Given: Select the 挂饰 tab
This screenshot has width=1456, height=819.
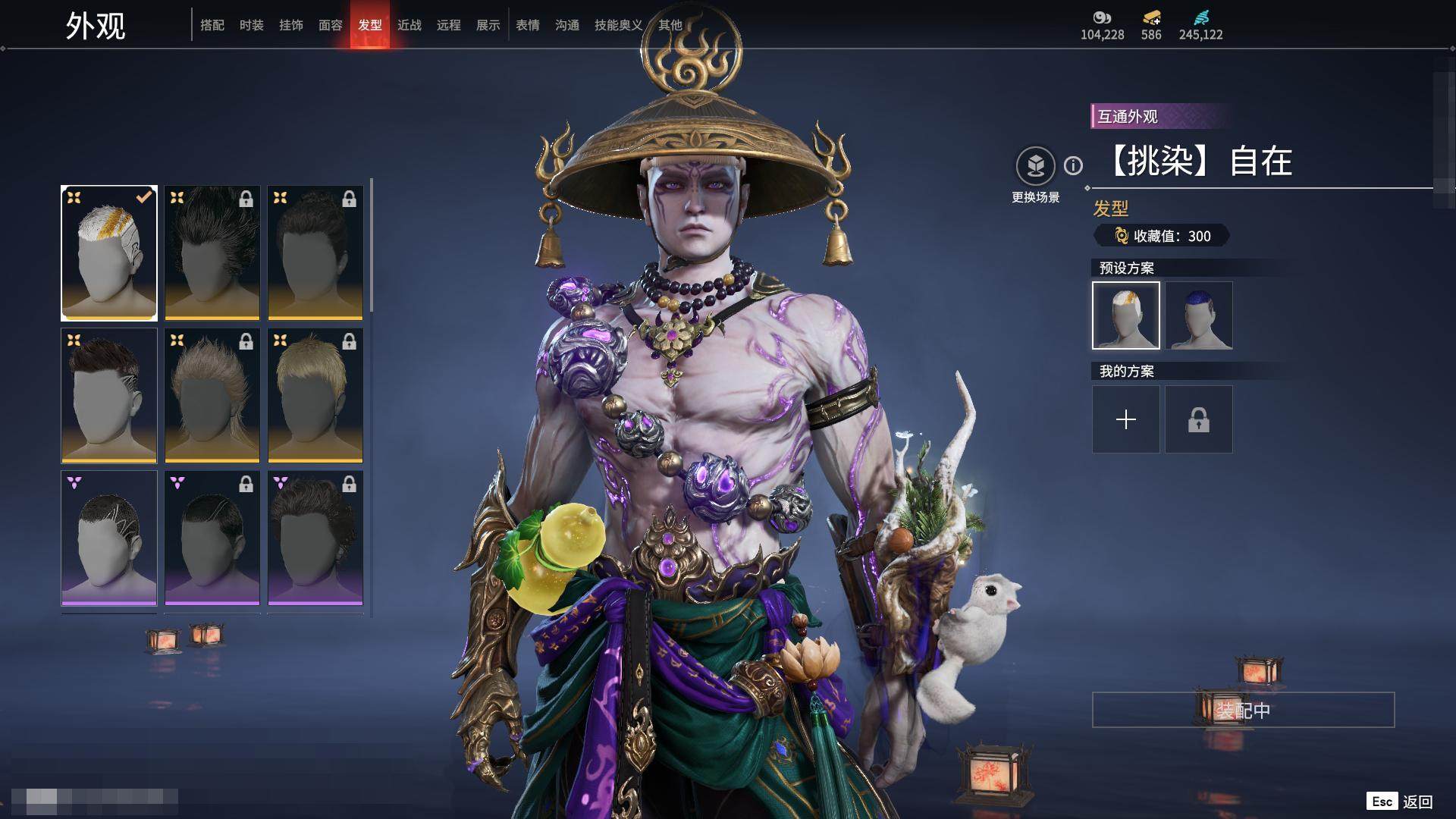Looking at the screenshot, I should coord(291,25).
